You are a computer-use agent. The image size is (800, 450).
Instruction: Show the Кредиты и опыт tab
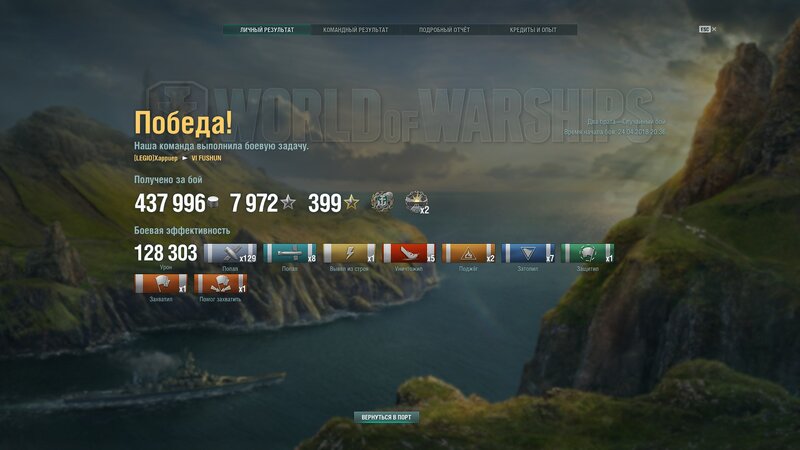(533, 30)
